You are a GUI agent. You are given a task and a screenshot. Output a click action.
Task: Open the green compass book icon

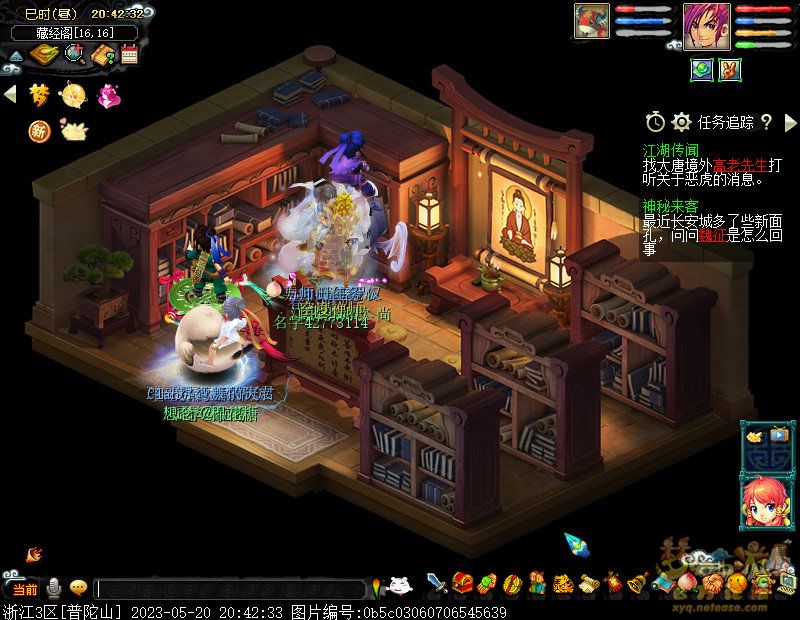tap(44, 54)
